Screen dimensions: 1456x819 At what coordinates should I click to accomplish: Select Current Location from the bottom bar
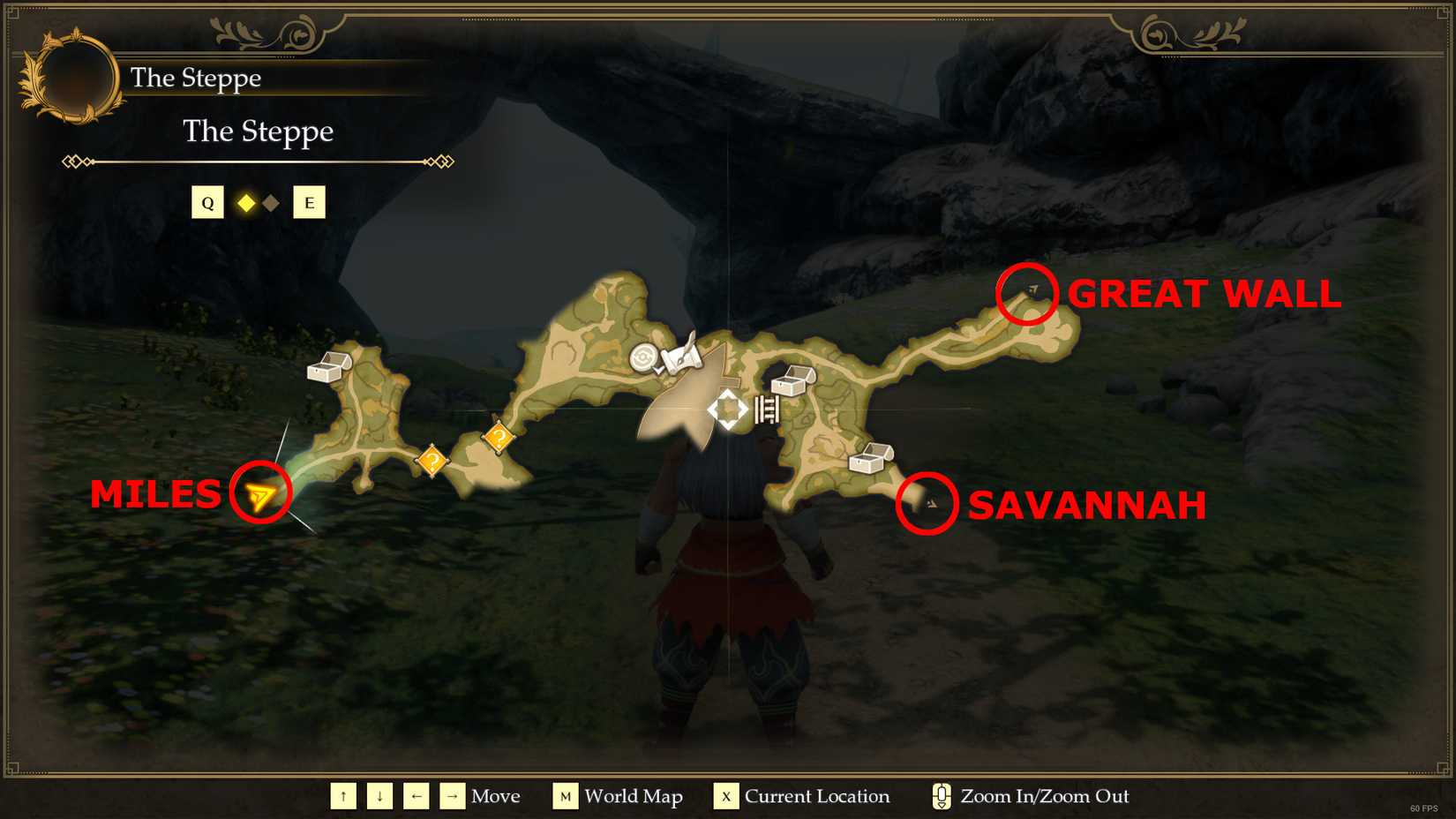(x=725, y=796)
